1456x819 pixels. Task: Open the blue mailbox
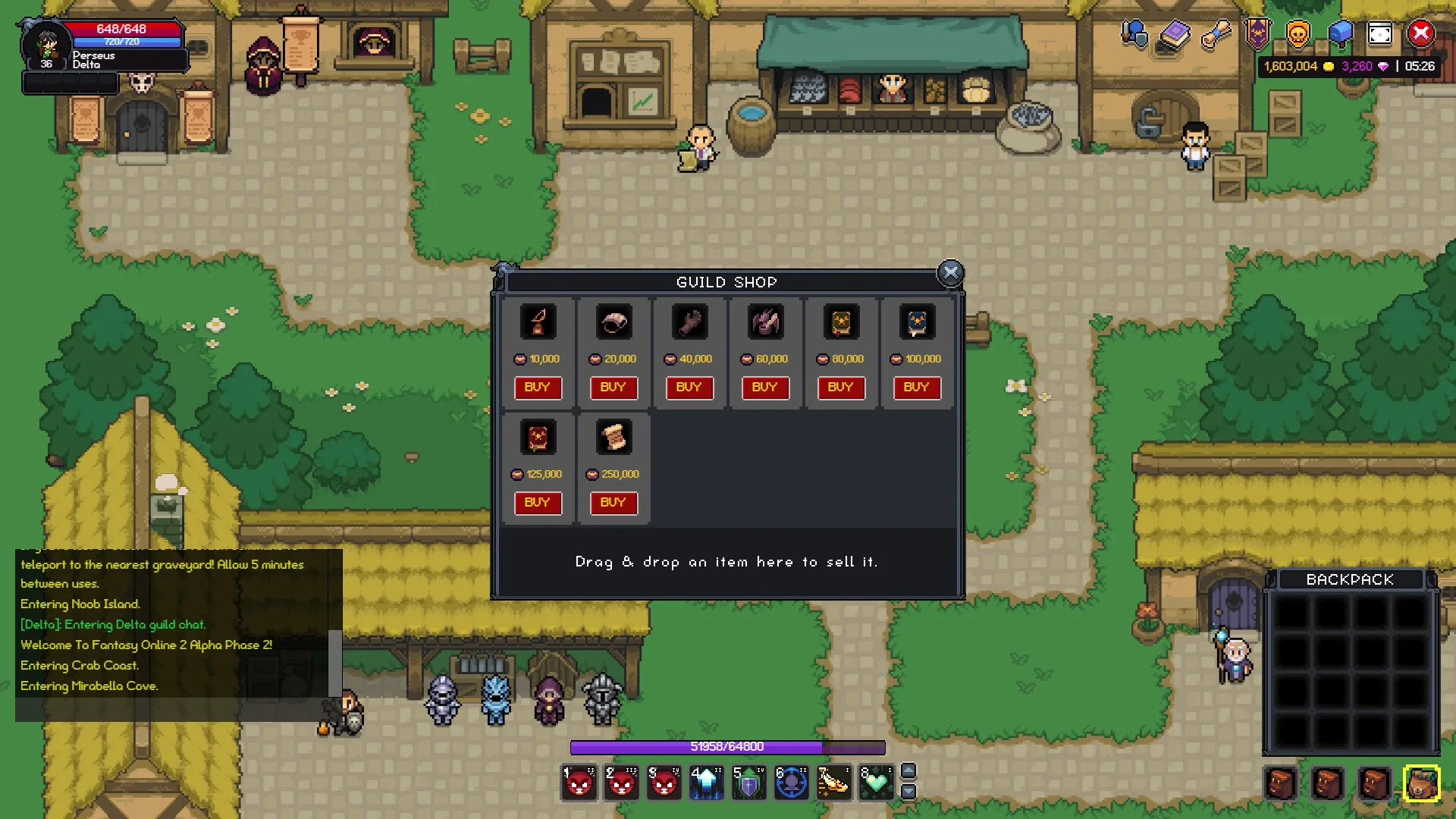1339,34
